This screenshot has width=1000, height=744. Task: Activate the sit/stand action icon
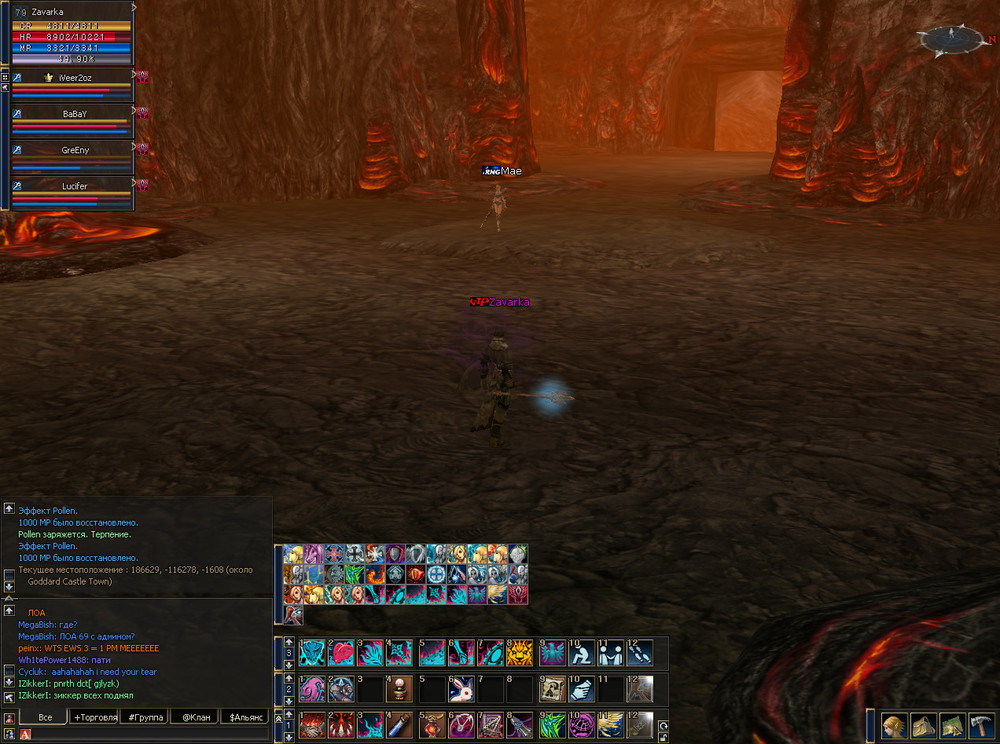coord(580,653)
